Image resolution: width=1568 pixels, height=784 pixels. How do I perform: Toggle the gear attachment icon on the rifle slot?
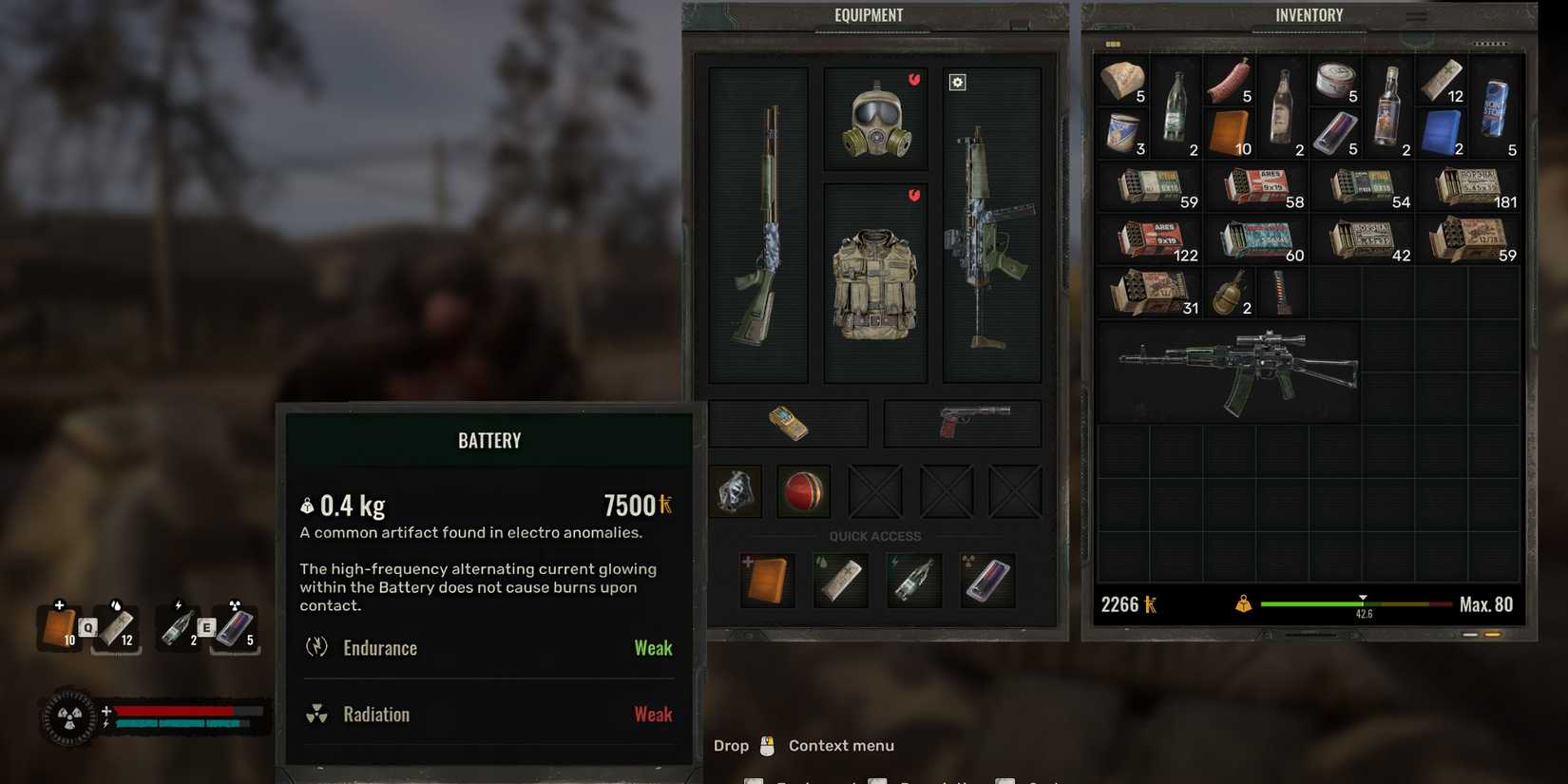point(957,83)
